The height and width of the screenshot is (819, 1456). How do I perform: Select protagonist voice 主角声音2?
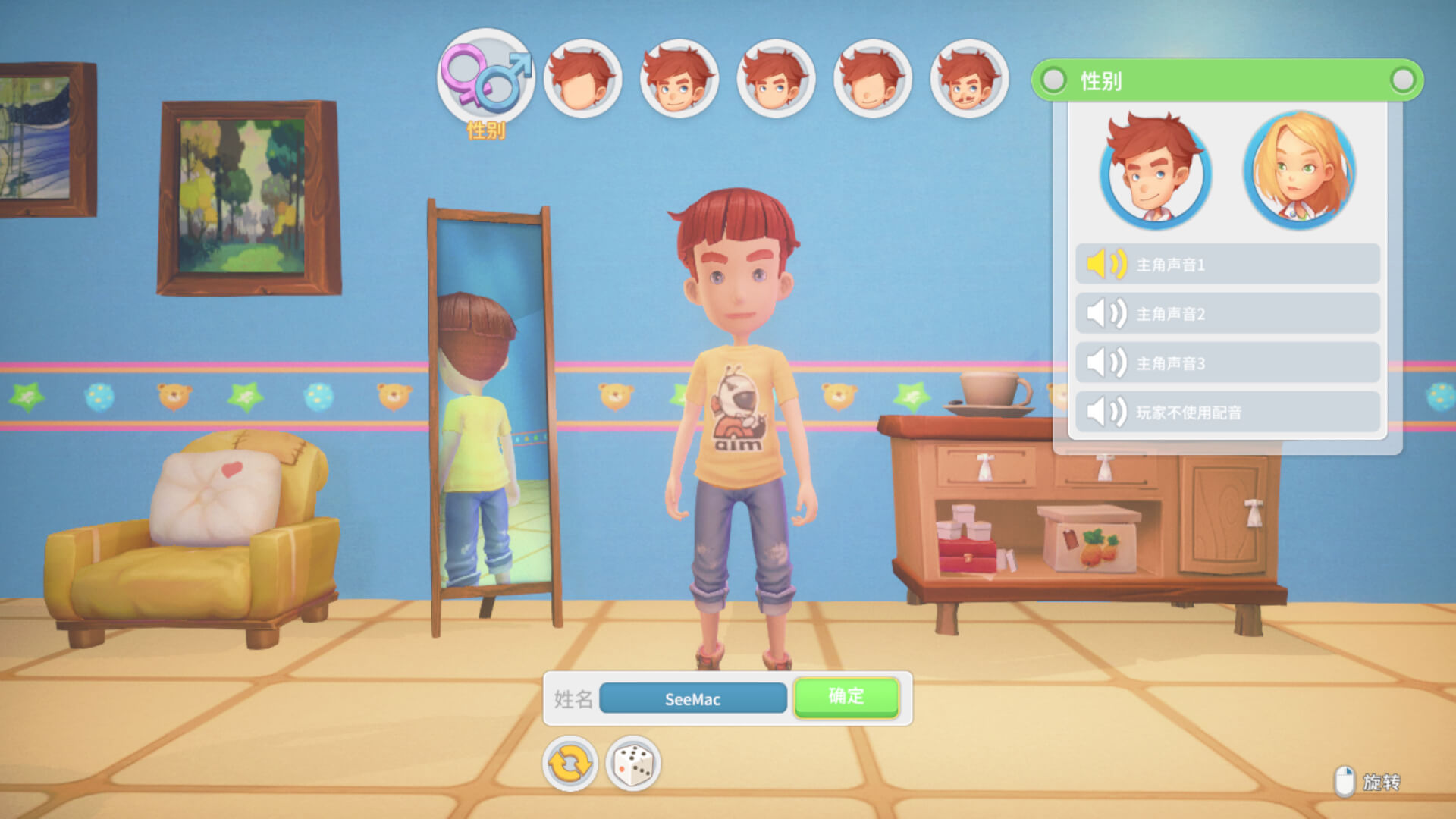pos(1227,313)
